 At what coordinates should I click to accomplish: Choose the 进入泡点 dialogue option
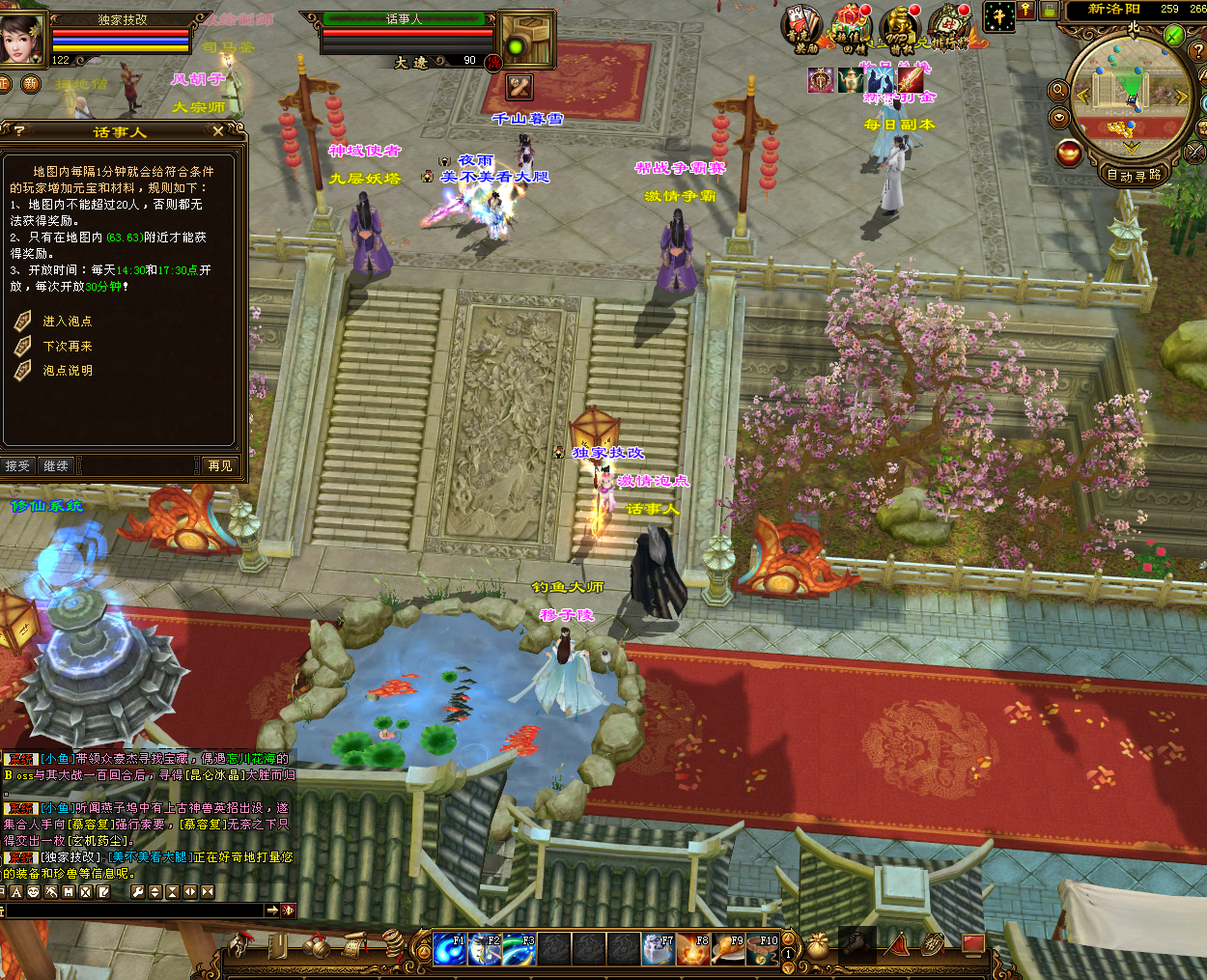click(67, 322)
